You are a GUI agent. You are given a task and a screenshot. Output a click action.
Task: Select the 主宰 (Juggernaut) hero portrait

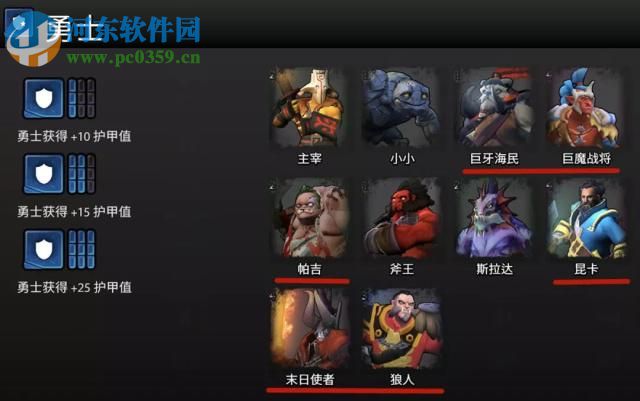[309, 107]
